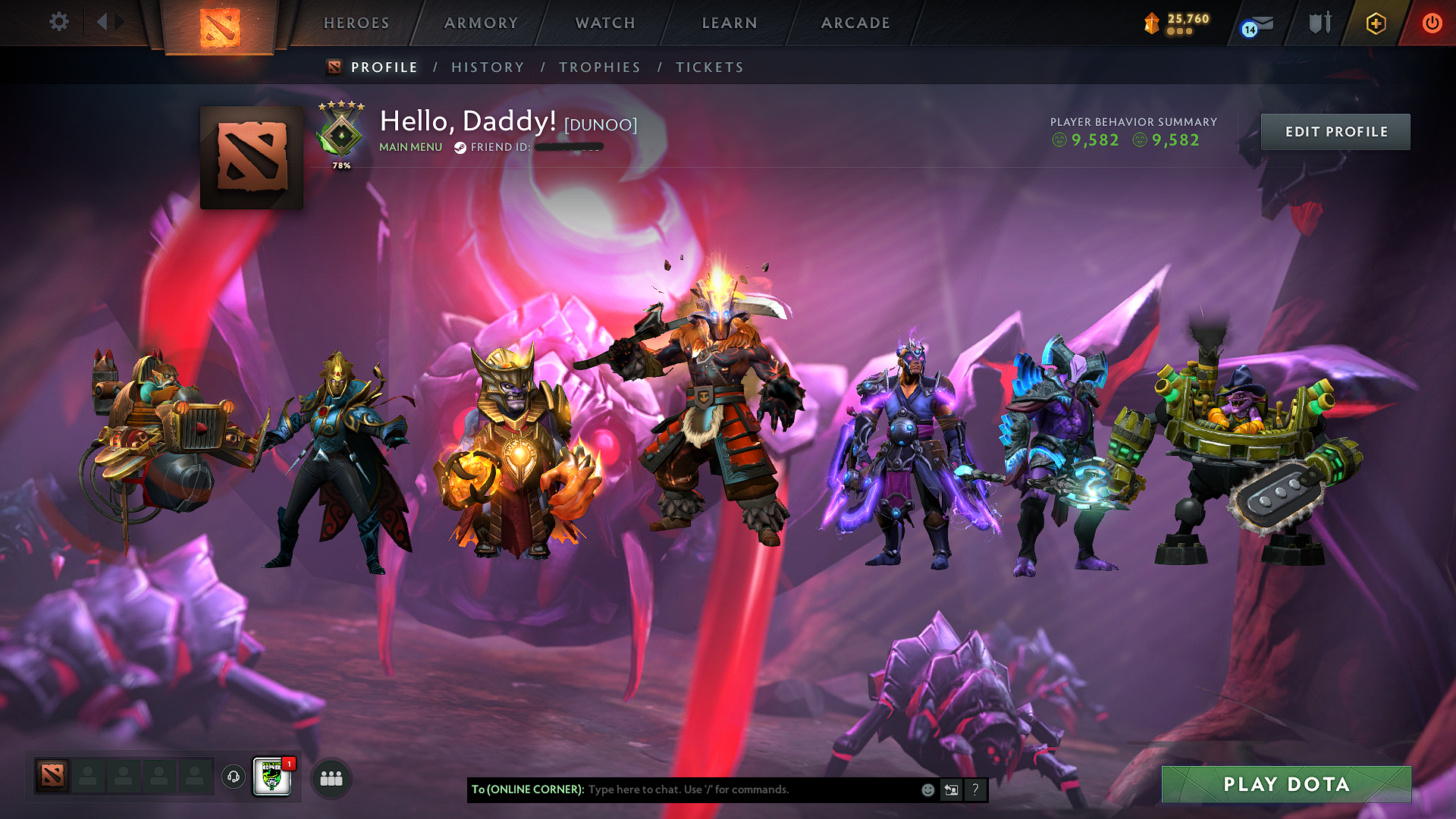Screen dimensions: 1456x819
Task: Click the 78% rank progress indicator
Action: click(x=341, y=164)
